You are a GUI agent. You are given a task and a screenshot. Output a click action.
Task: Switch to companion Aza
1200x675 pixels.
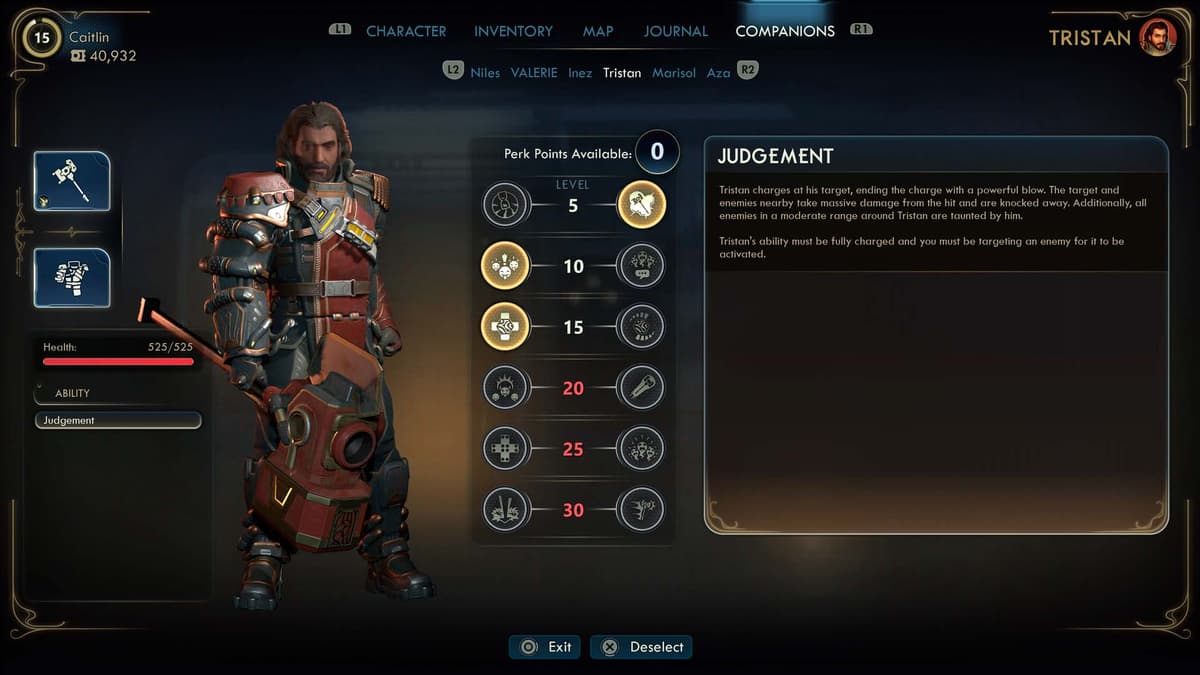point(718,73)
